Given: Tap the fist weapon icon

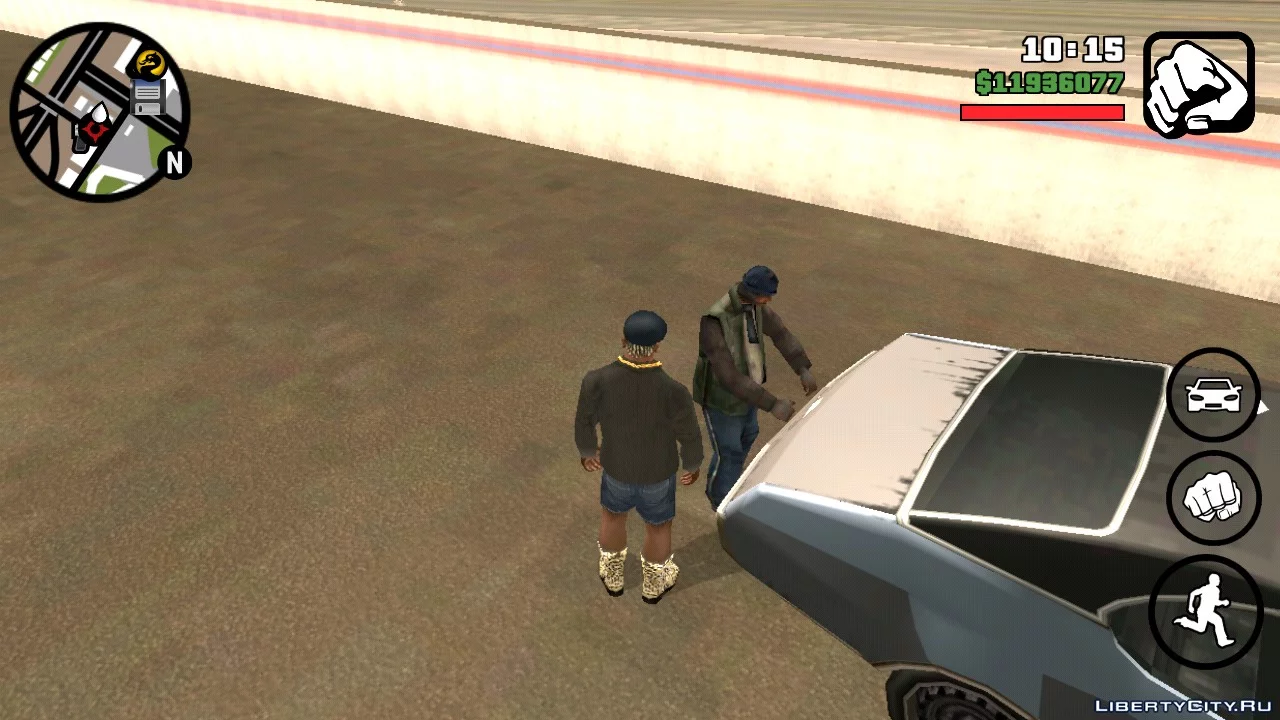Looking at the screenshot, I should [x=1198, y=84].
